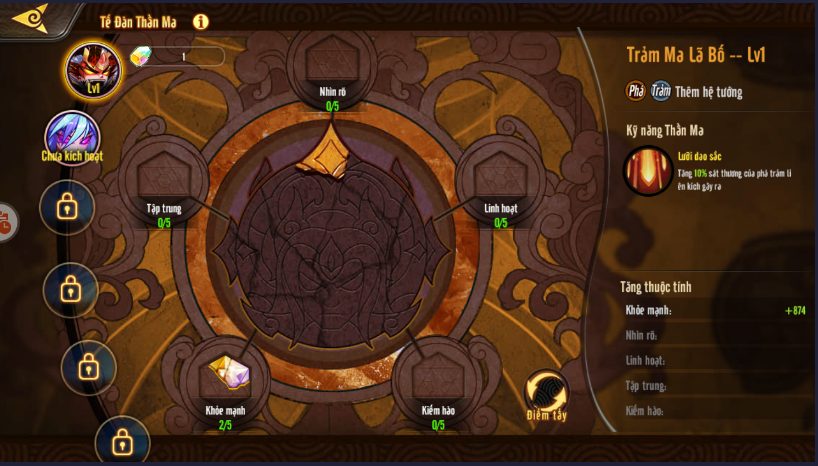Viewport: 818px width, 466px height.
Task: Choose the Nhìn rõ attribute node
Action: pos(333,63)
